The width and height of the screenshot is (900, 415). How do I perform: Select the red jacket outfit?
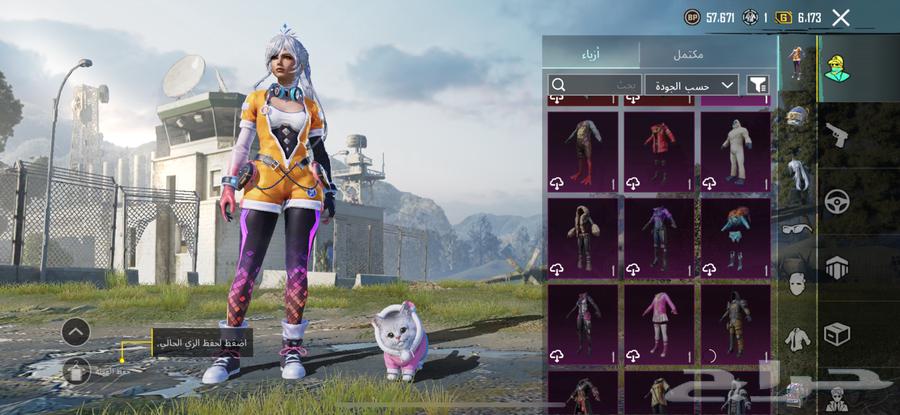tap(659, 150)
